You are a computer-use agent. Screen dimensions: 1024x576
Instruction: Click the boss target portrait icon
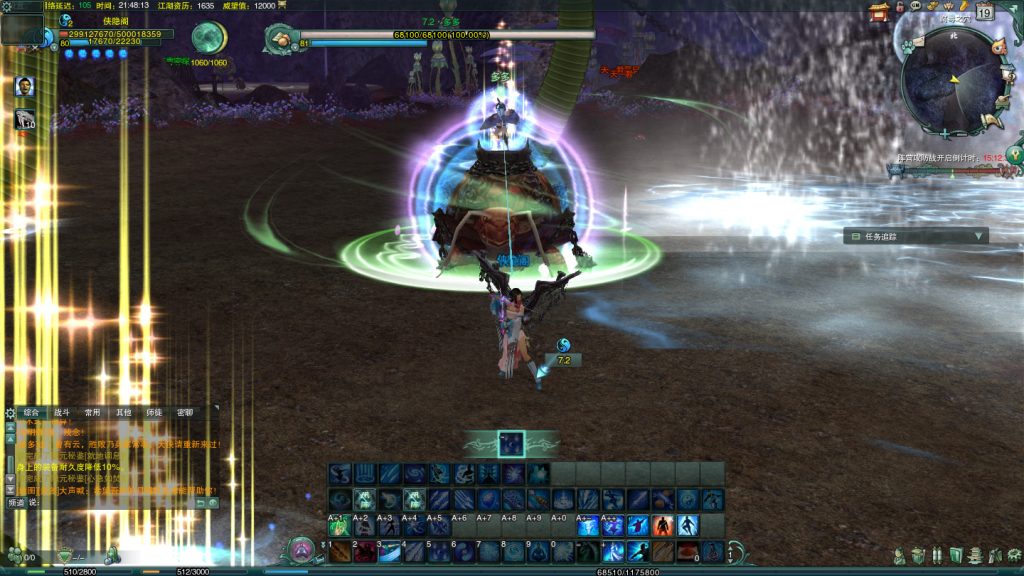coord(283,39)
